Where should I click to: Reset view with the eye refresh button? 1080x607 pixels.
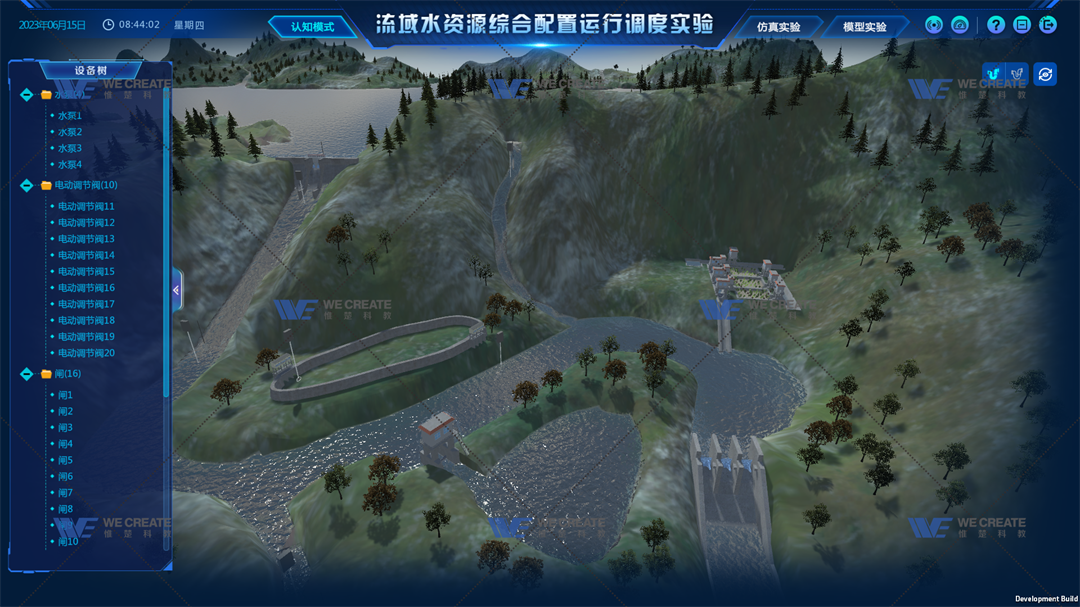(x=1045, y=74)
